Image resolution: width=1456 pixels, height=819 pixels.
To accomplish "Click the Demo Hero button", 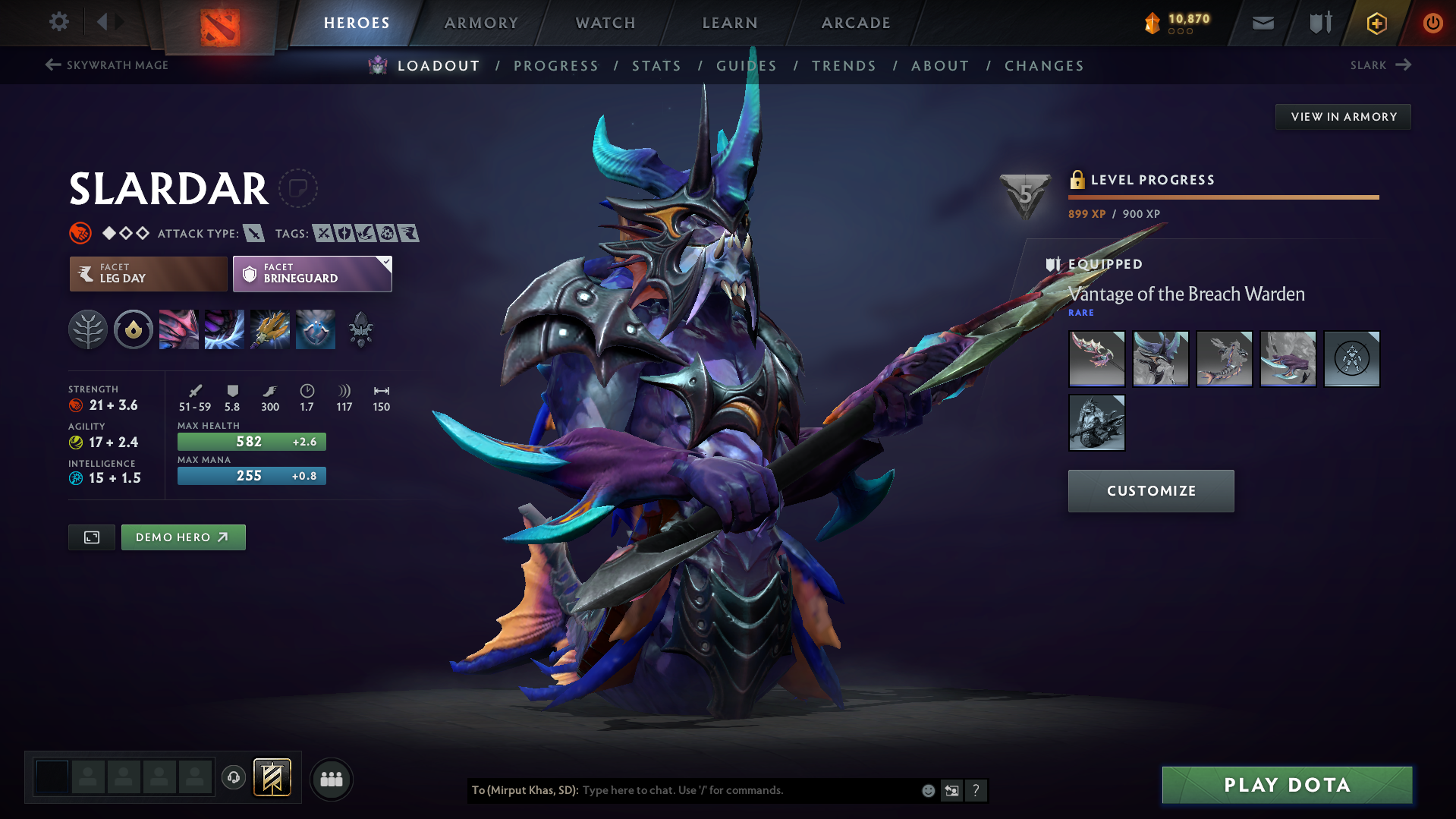I will pyautogui.click(x=183, y=537).
